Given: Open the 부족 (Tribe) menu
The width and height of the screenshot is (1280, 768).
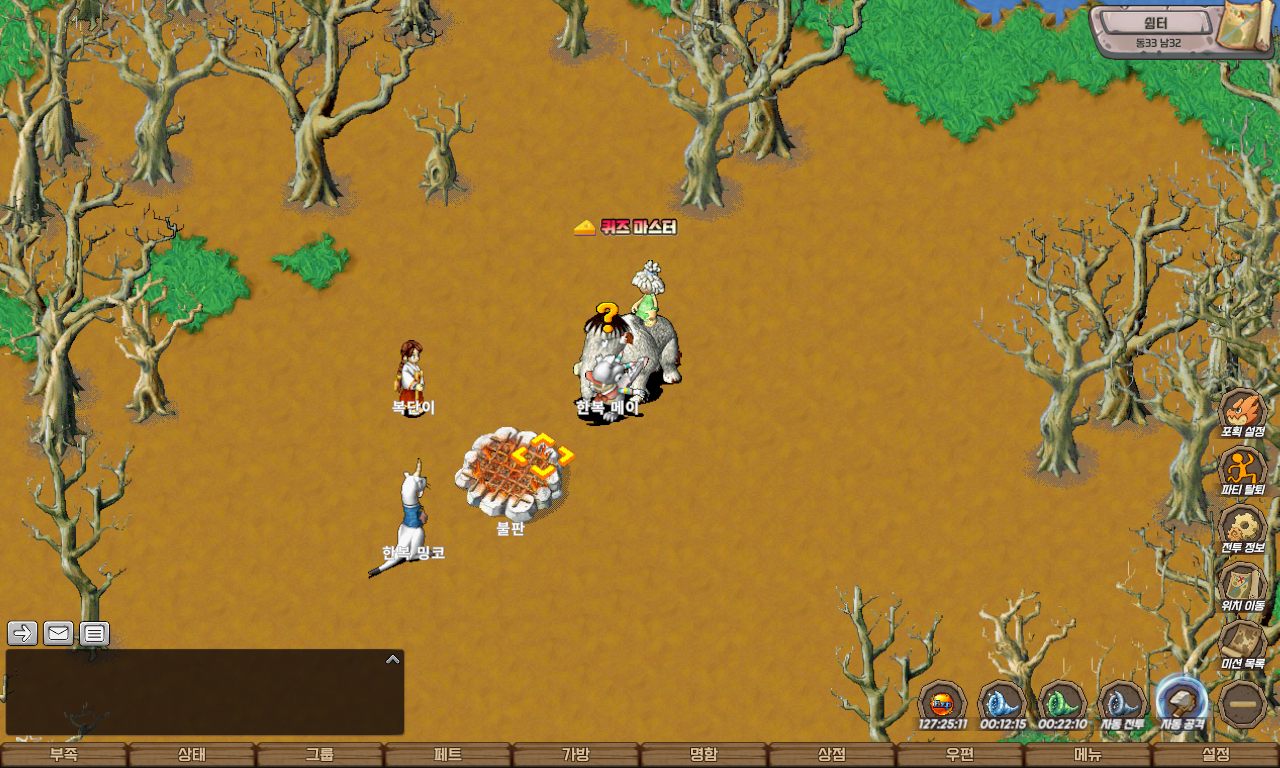Looking at the screenshot, I should pyautogui.click(x=64, y=755).
